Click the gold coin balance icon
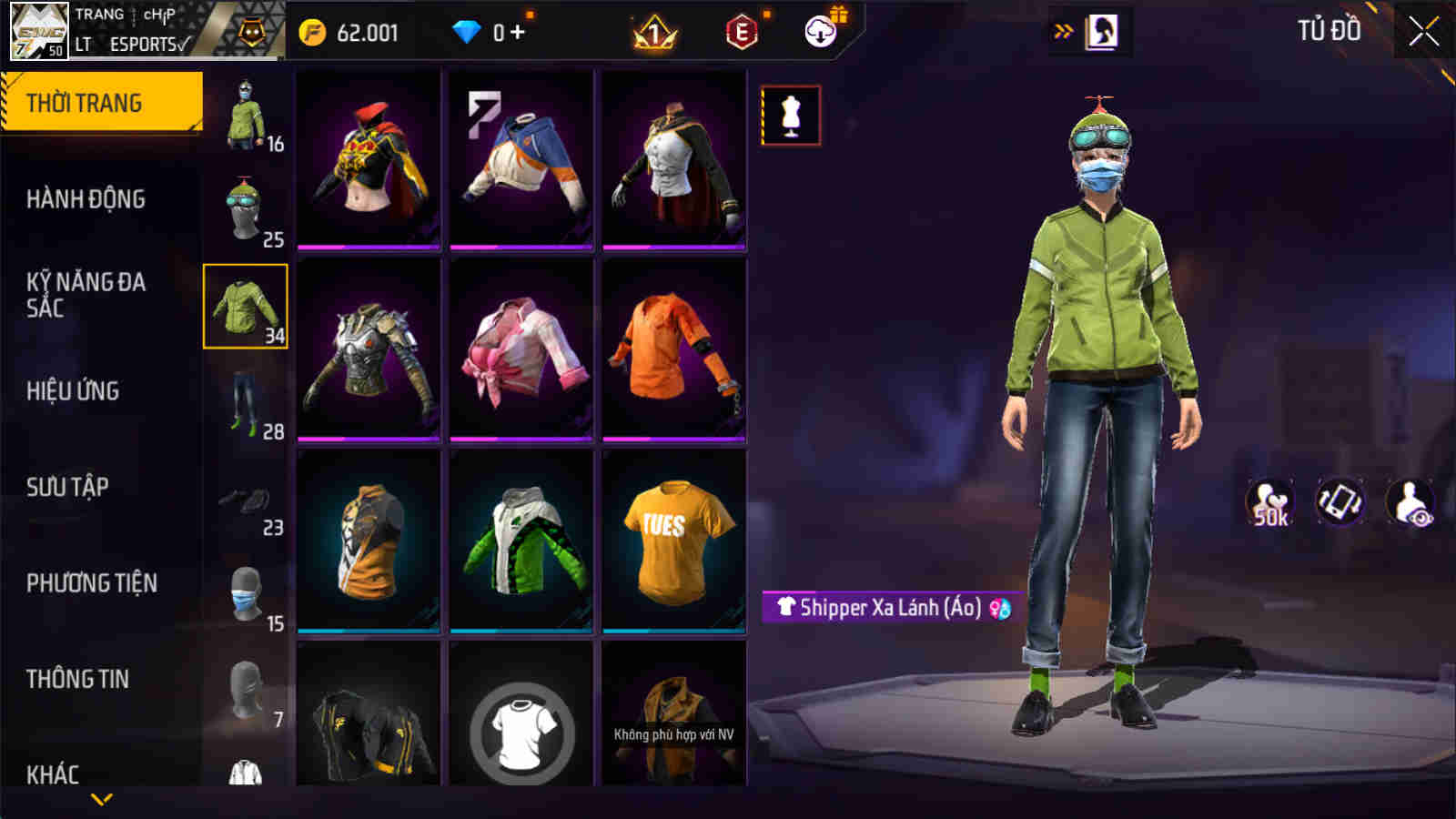The image size is (1456, 819). 314,31
